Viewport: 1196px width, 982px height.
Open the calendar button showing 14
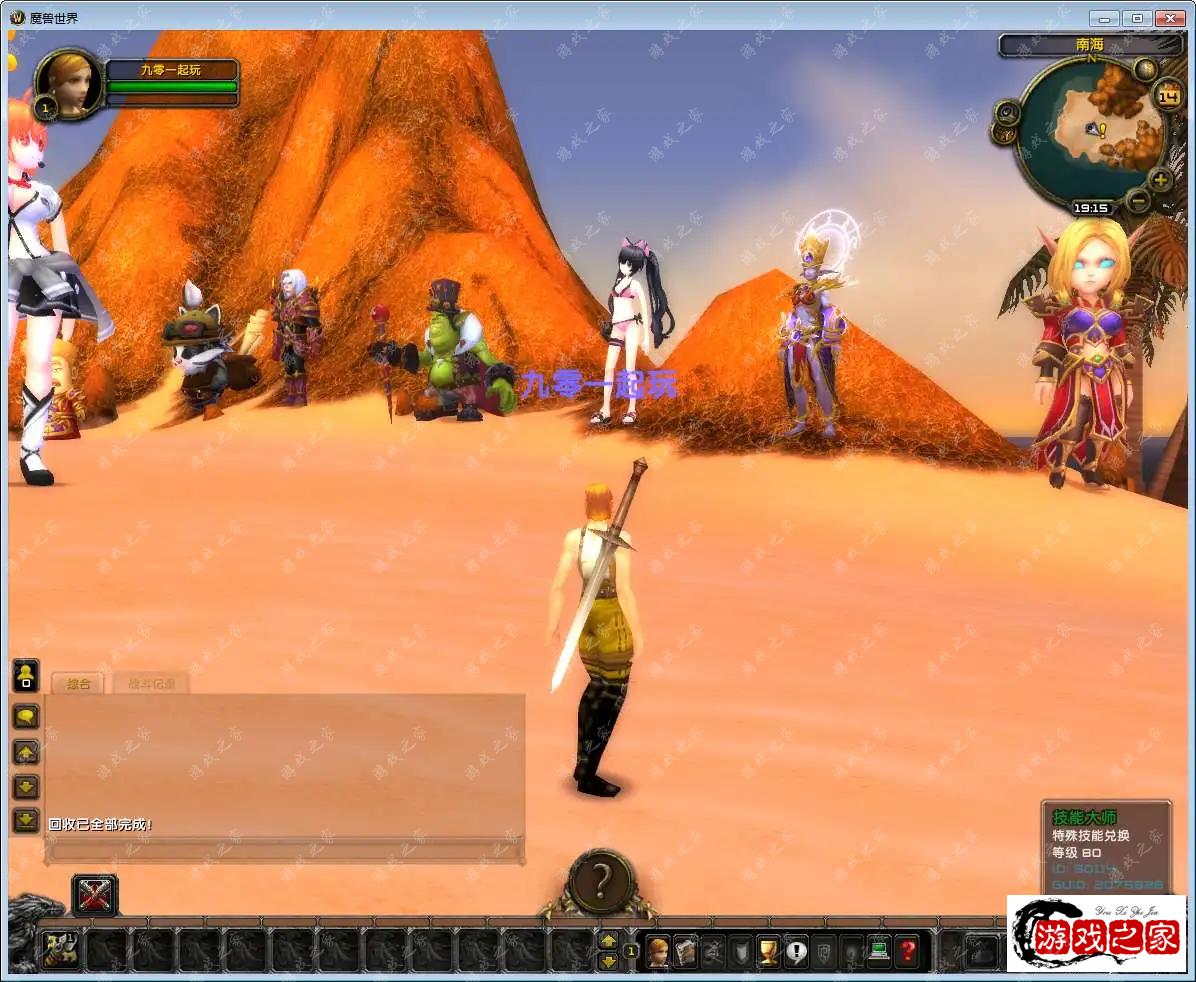(x=1168, y=96)
